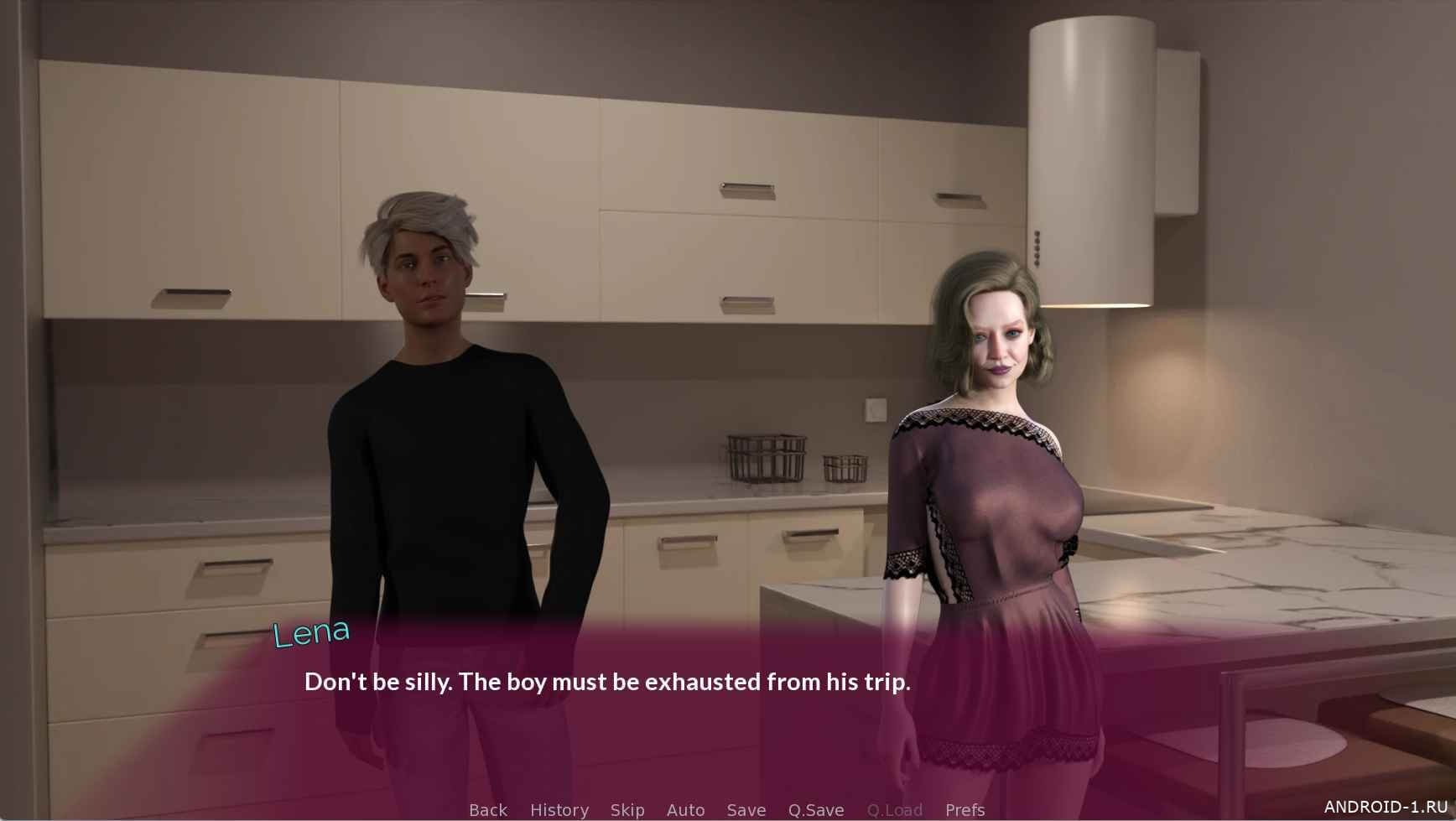Image resolution: width=1456 pixels, height=821 pixels.
Task: Toggle Auto-forward dialogue
Action: [x=685, y=810]
